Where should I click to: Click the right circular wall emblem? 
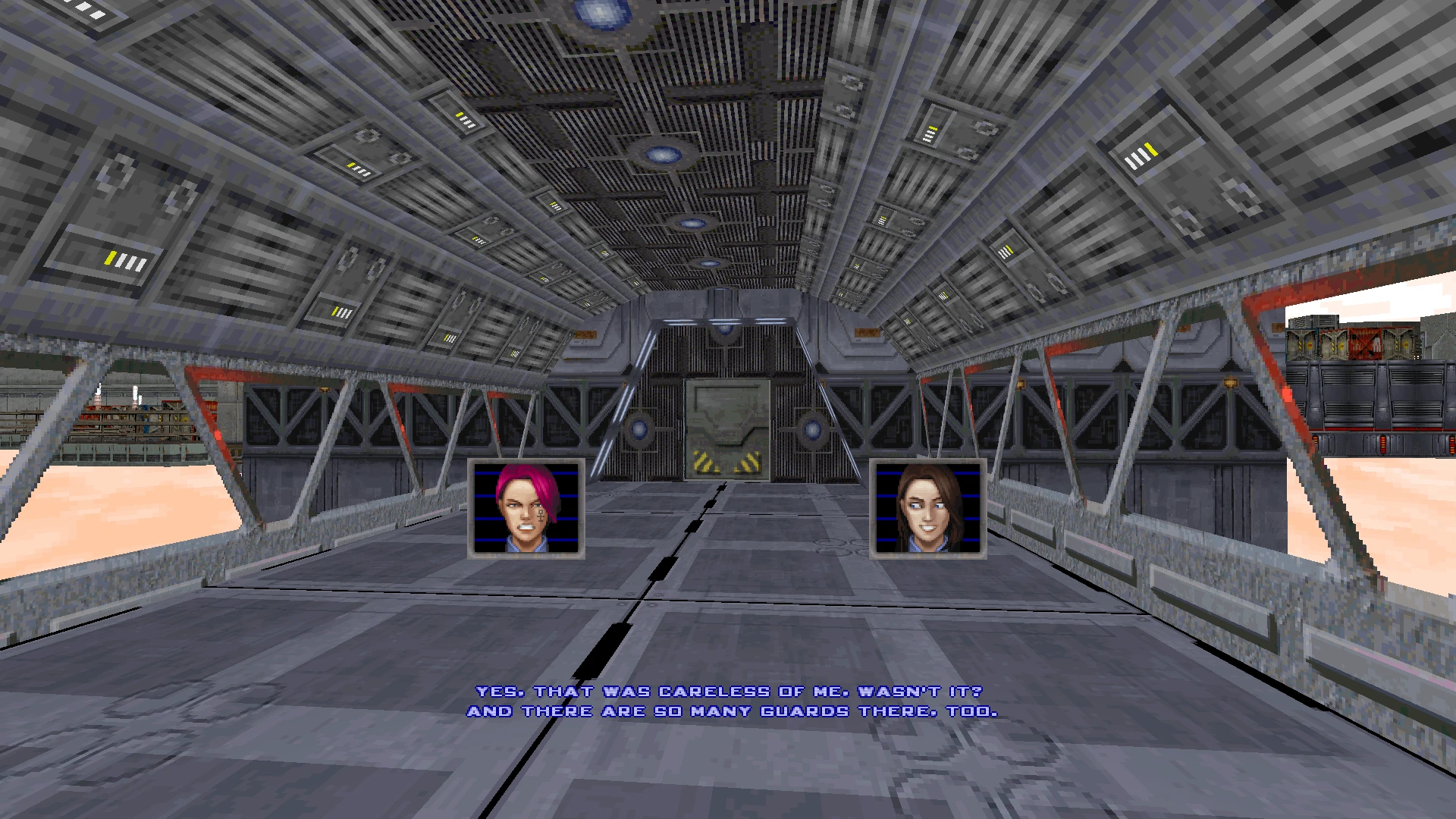811,428
